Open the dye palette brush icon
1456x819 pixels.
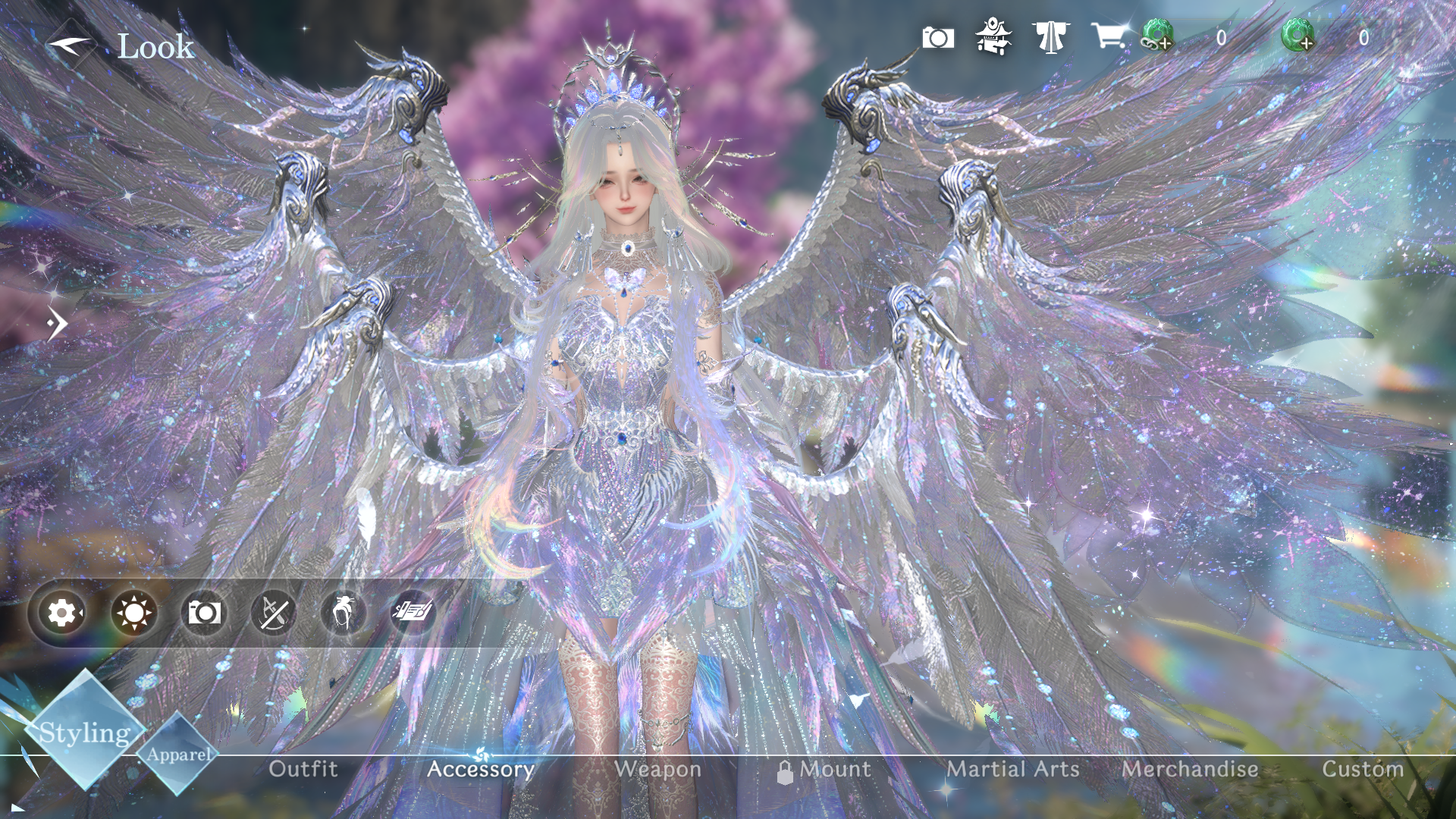pyautogui.click(x=413, y=611)
